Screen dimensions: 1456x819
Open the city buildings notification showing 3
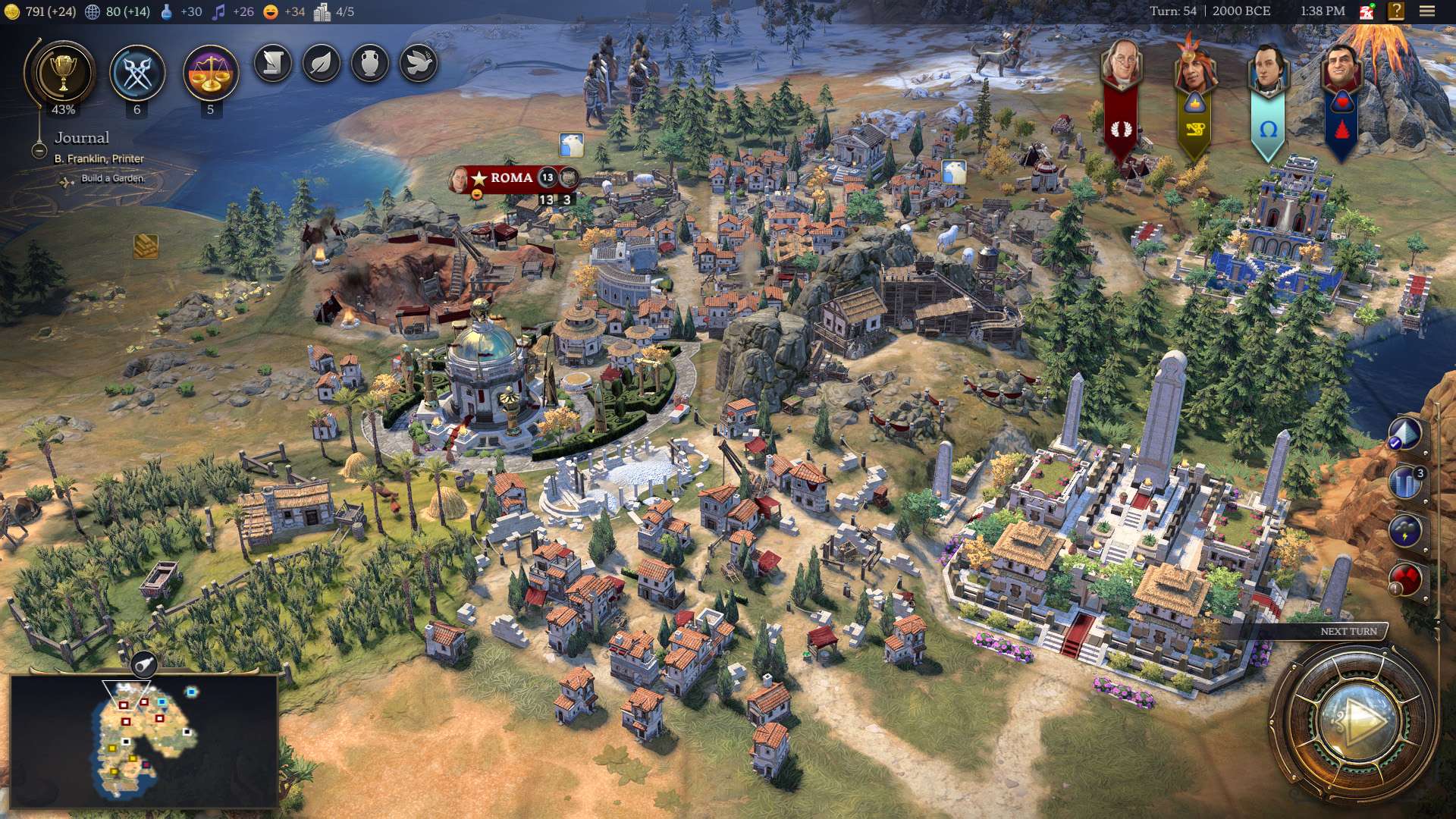[1405, 482]
